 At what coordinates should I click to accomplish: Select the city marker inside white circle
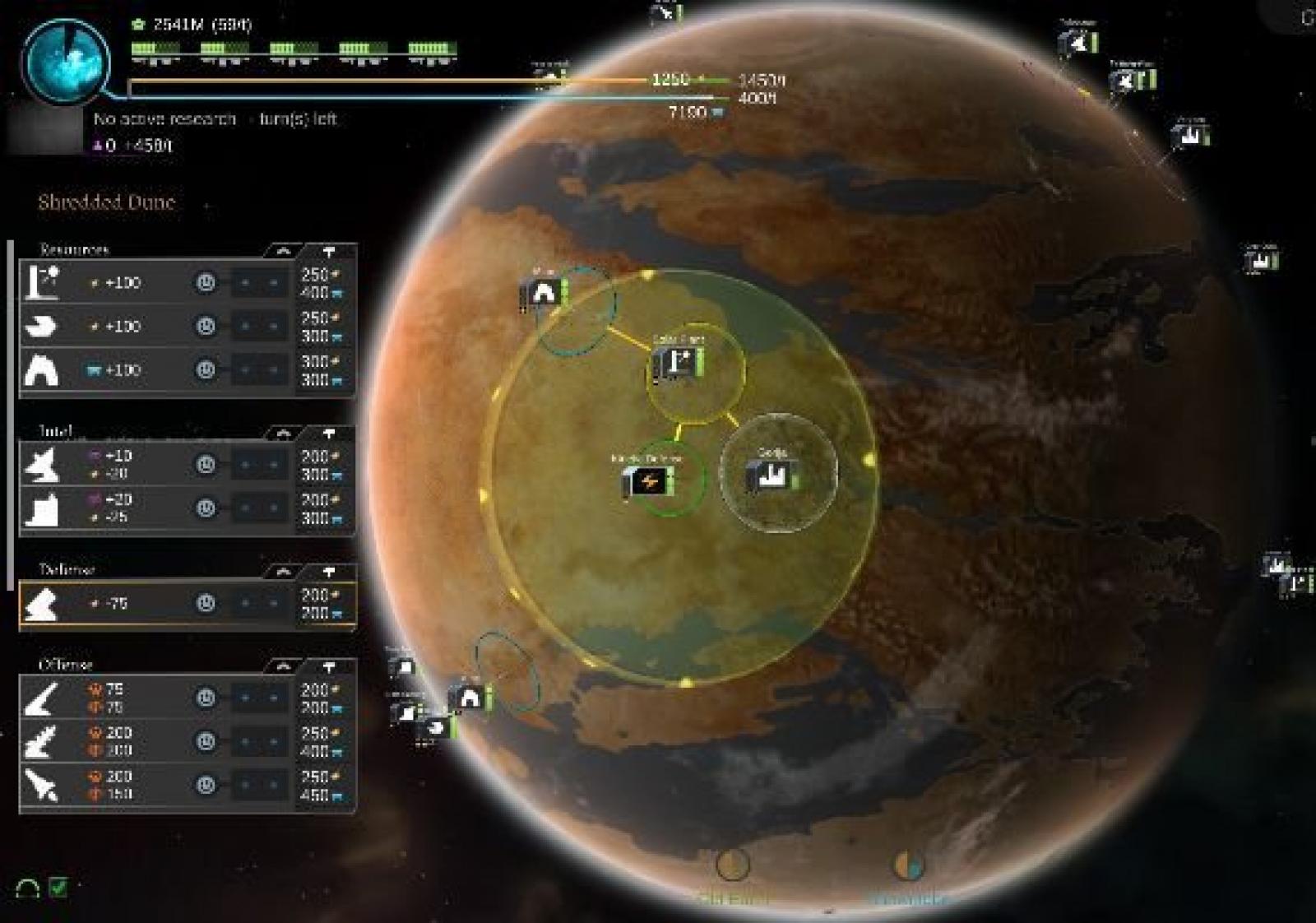click(772, 475)
